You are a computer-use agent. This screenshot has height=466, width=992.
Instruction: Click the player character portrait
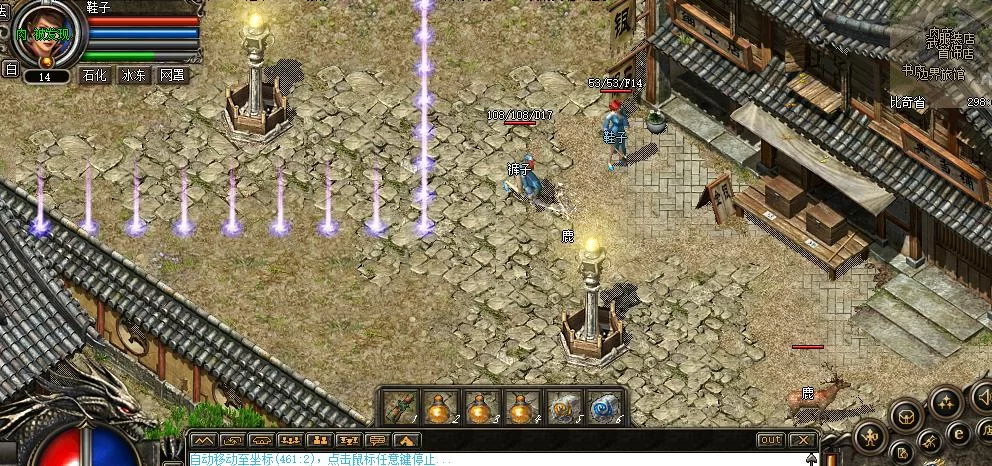[45, 30]
